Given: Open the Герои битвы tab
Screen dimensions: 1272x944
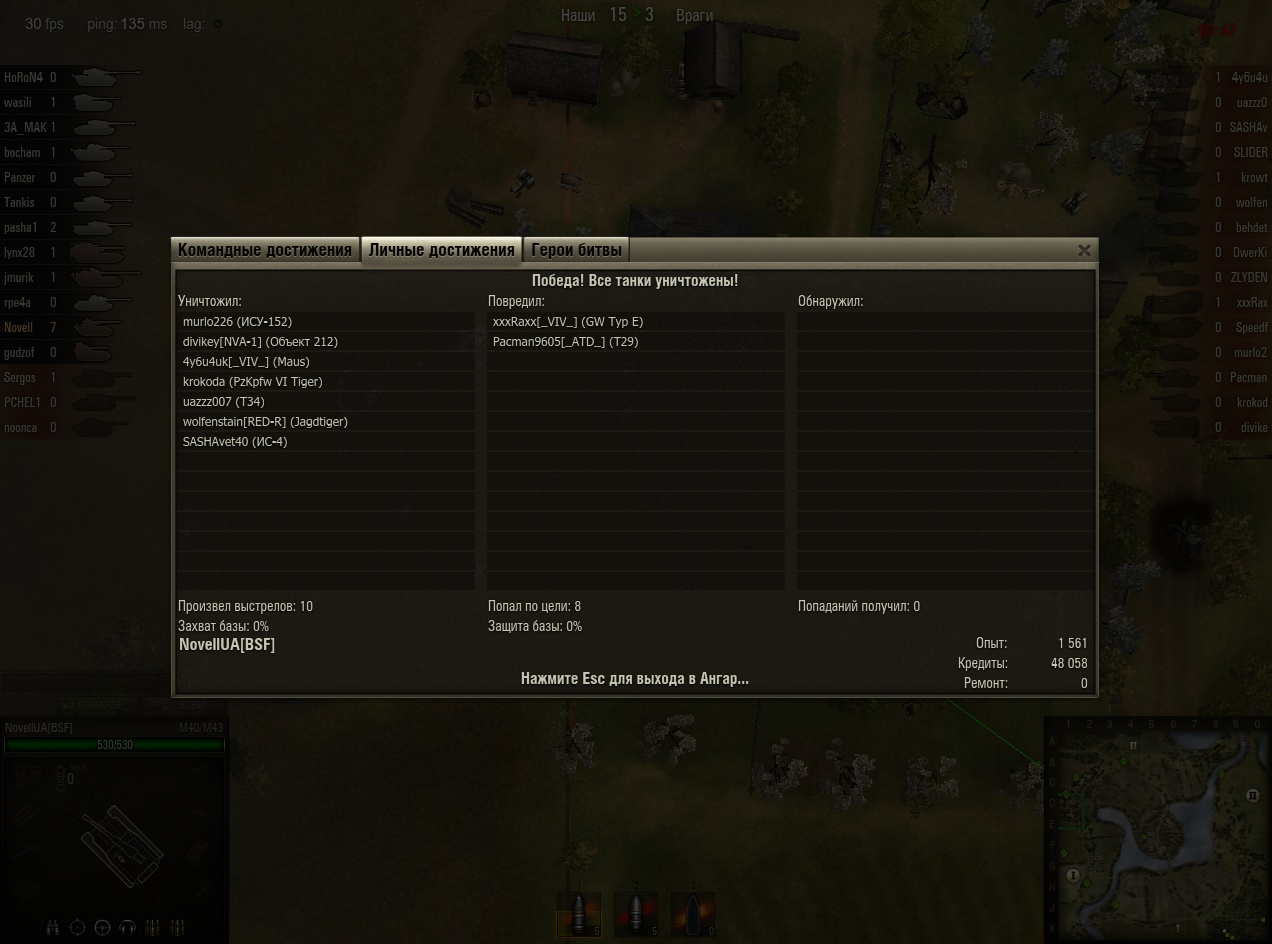Looking at the screenshot, I should 576,250.
